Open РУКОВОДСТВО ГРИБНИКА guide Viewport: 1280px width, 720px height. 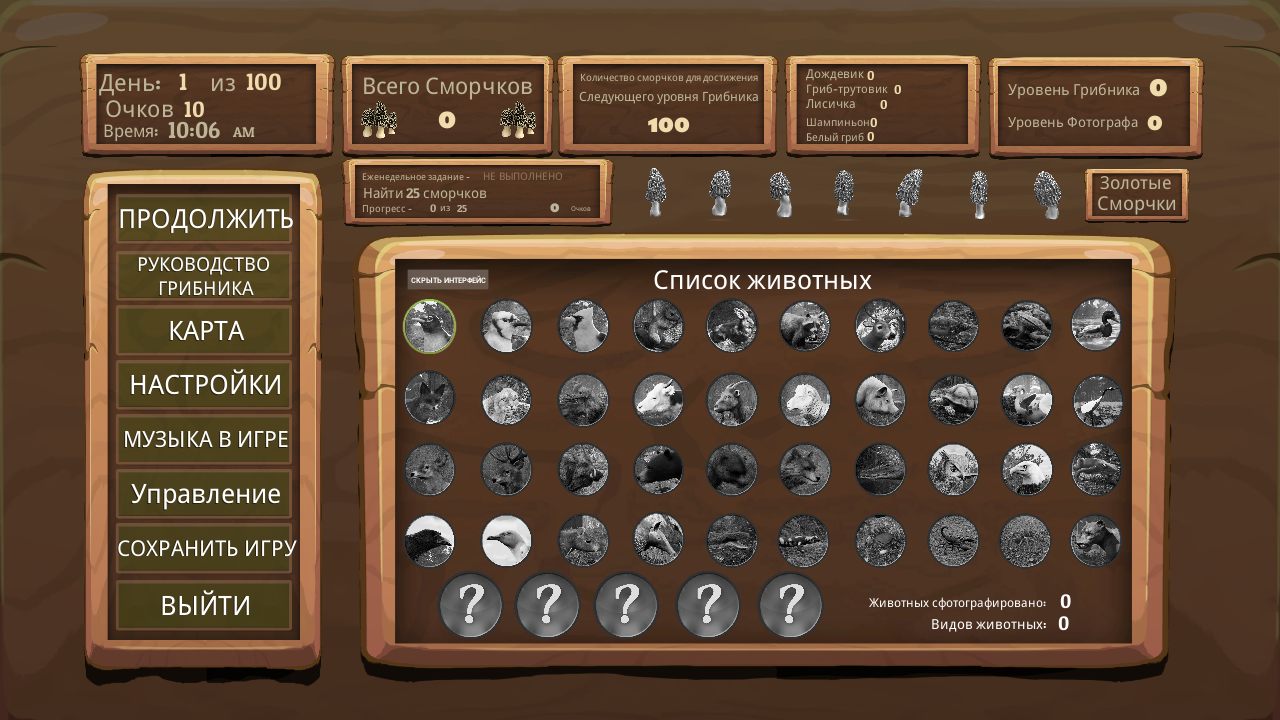(x=204, y=276)
